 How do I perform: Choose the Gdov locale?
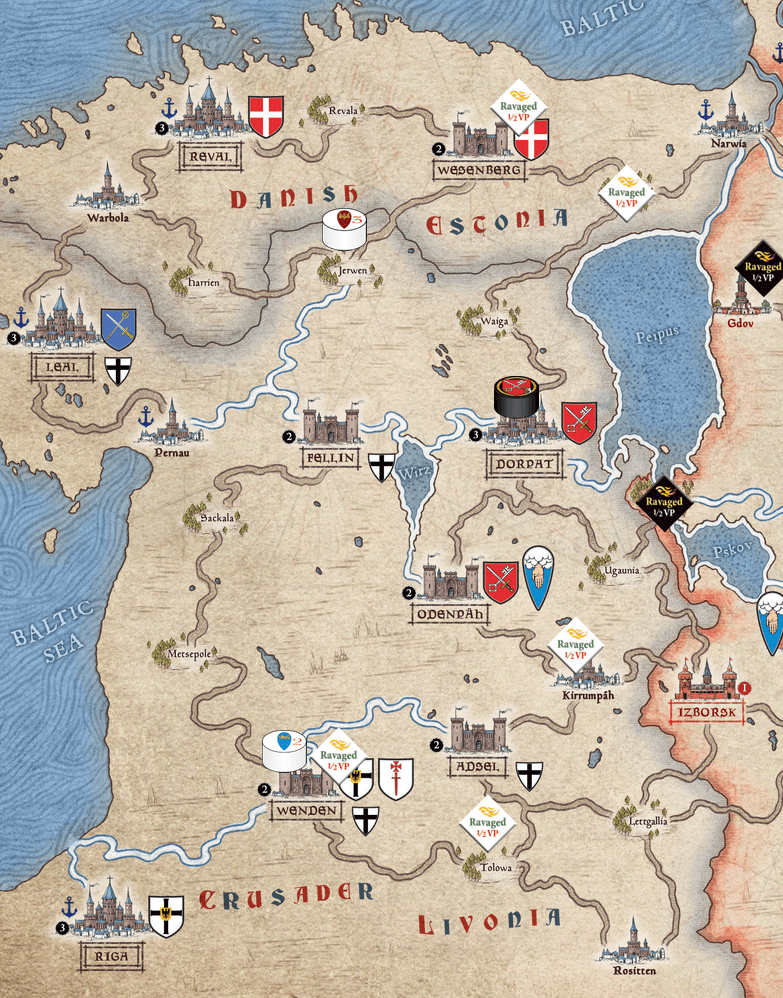741,295
